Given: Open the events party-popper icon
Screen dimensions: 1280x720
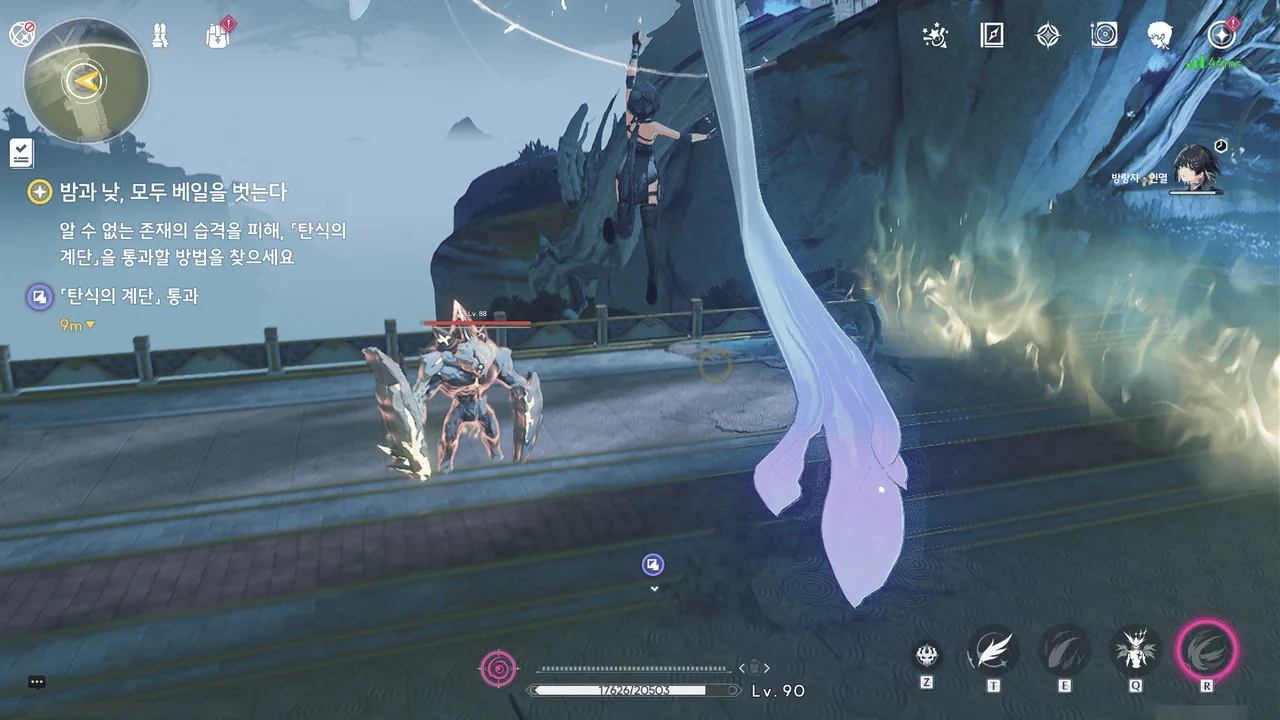Looking at the screenshot, I should [x=935, y=36].
